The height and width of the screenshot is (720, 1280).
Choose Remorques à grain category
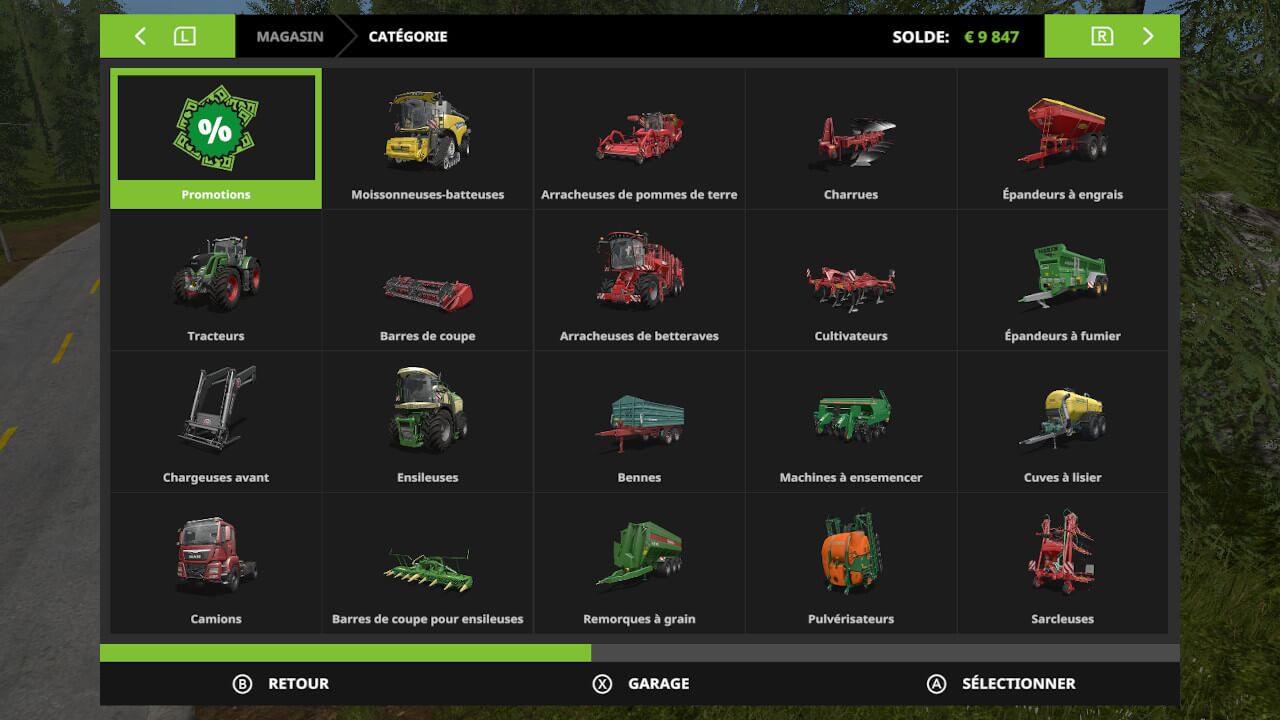(x=639, y=563)
